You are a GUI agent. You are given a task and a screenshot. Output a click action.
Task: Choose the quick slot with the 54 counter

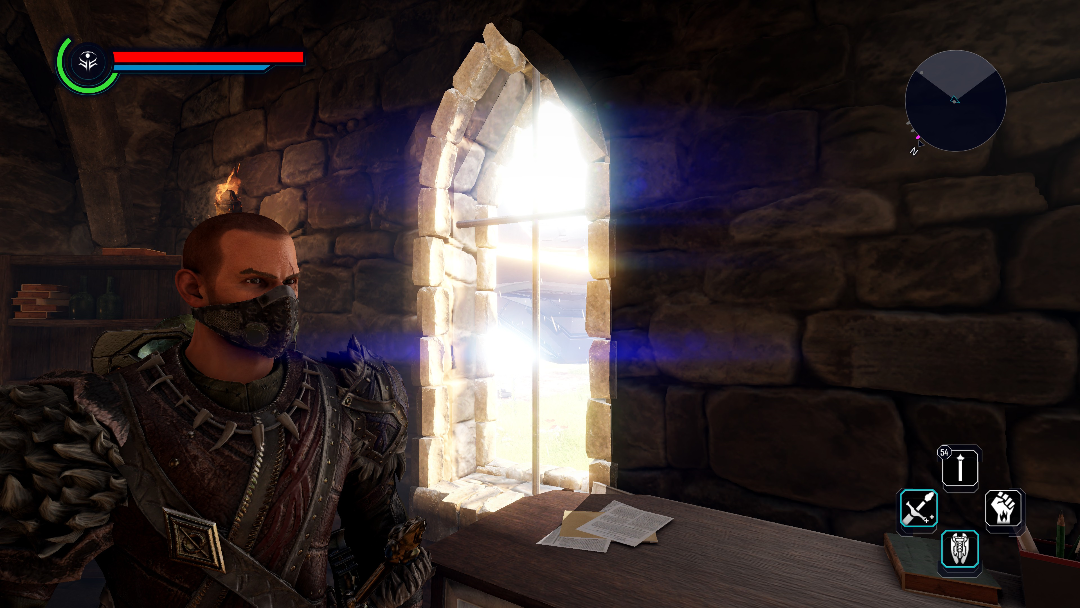[x=961, y=467]
